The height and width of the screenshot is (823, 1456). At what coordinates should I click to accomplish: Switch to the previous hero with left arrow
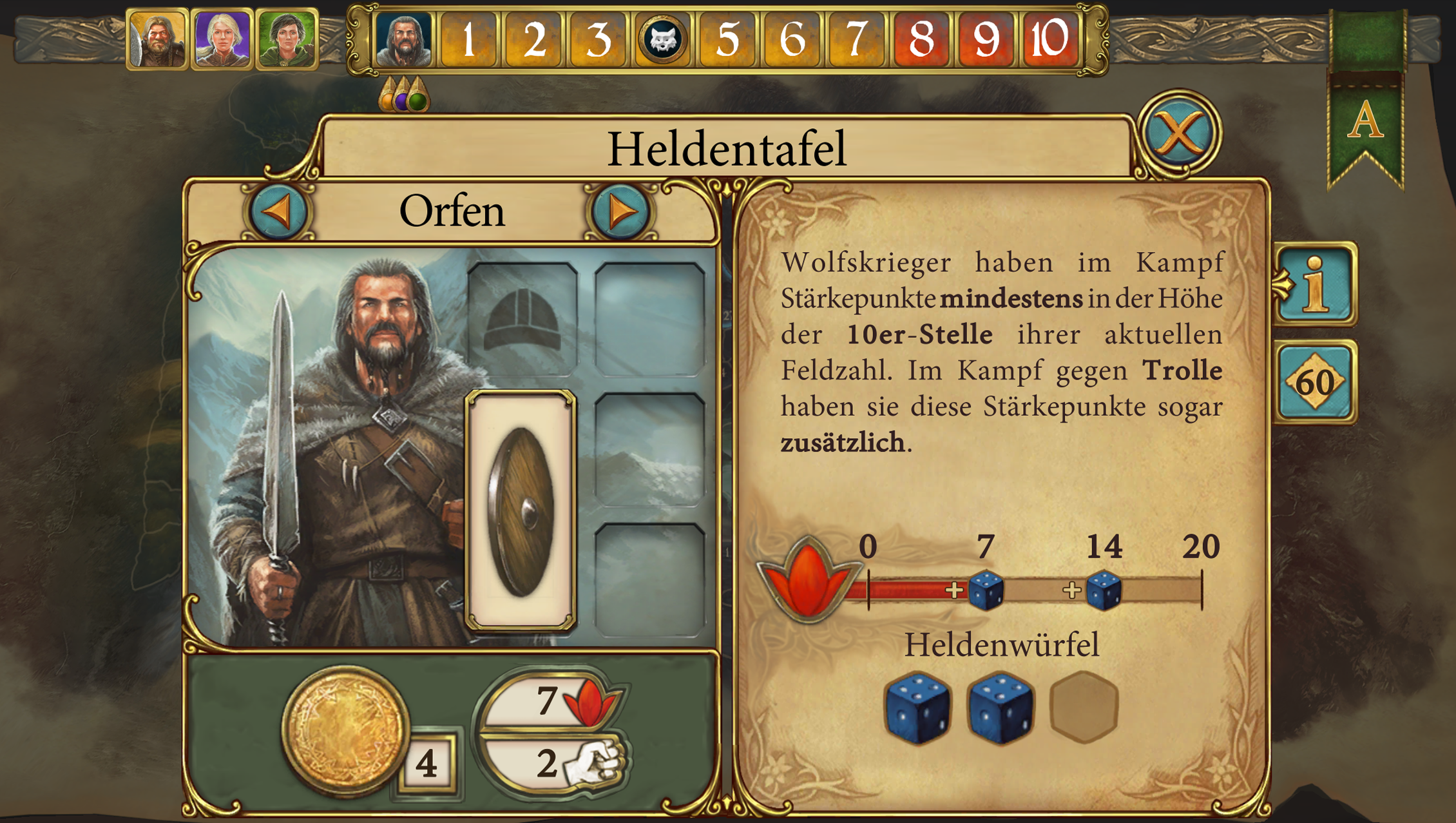(x=279, y=211)
